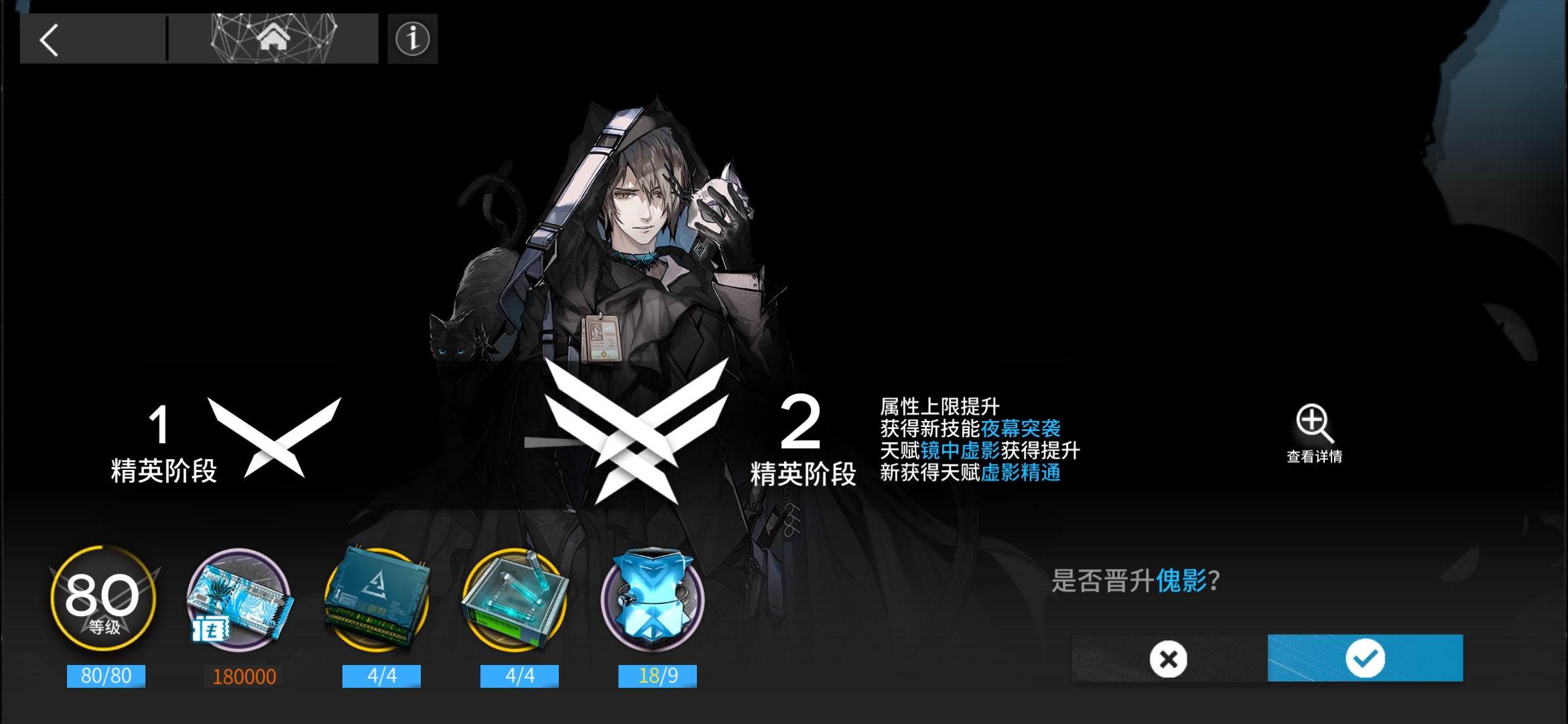Viewport: 1568px width, 724px height.
Task: Click the 80/80 level requirement label
Action: (105, 676)
